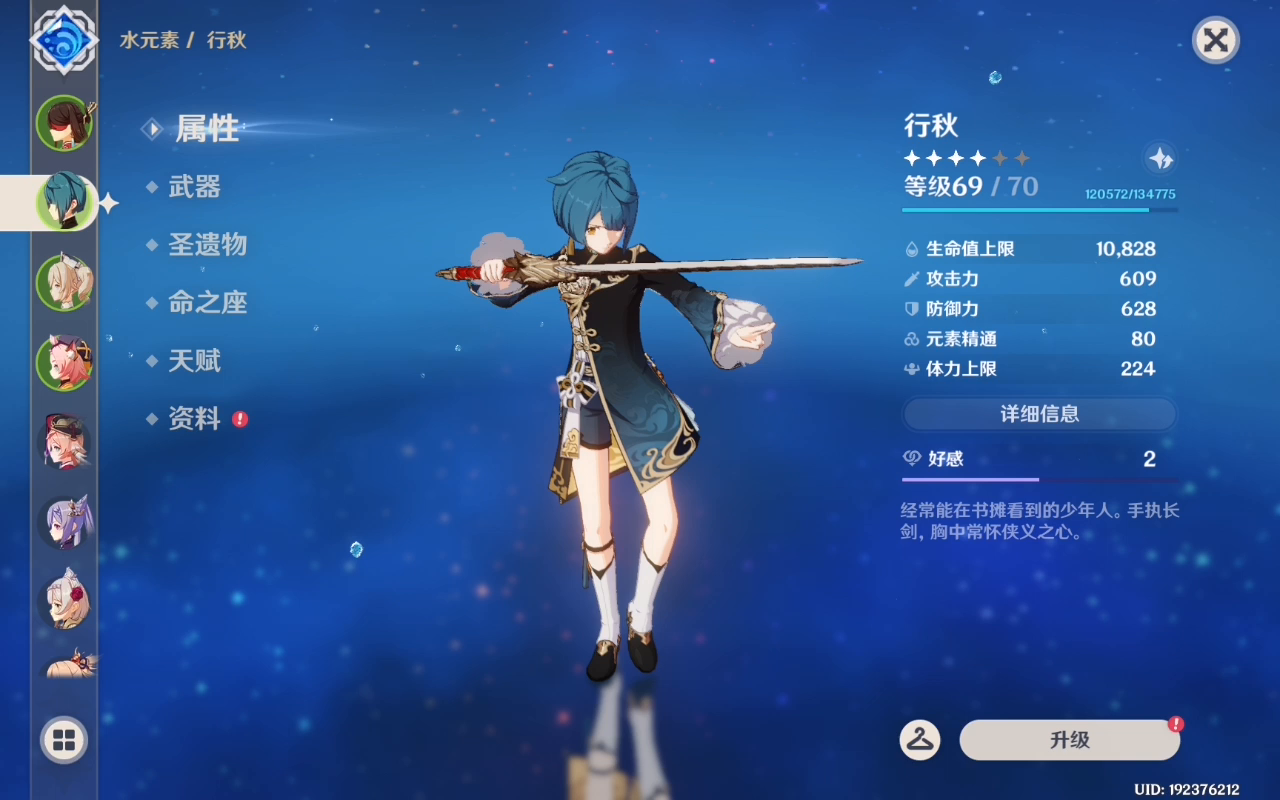Open the party grid icon bottom left
The height and width of the screenshot is (800, 1280).
(x=63, y=741)
